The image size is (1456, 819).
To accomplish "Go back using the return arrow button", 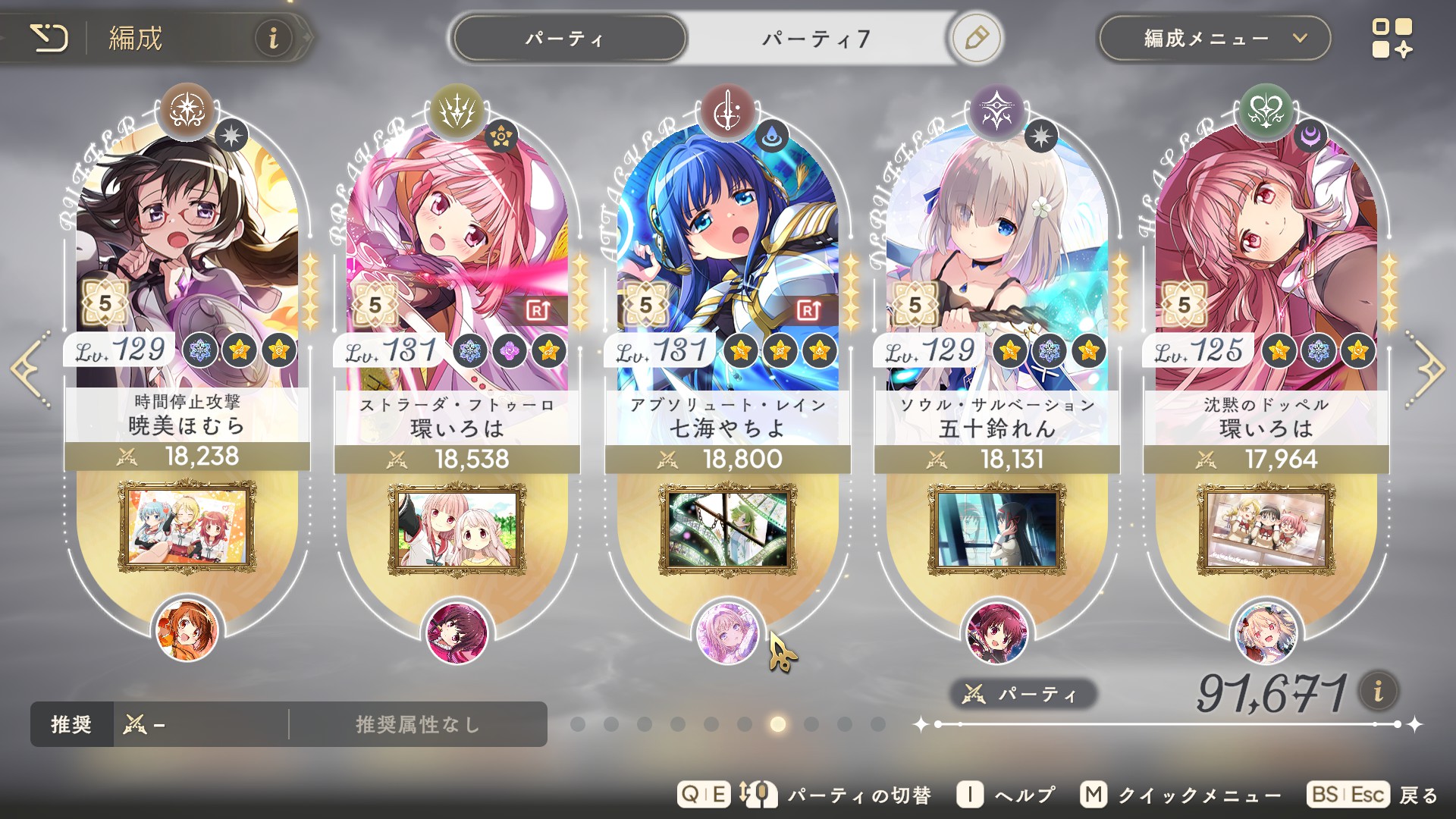I will 50,38.
